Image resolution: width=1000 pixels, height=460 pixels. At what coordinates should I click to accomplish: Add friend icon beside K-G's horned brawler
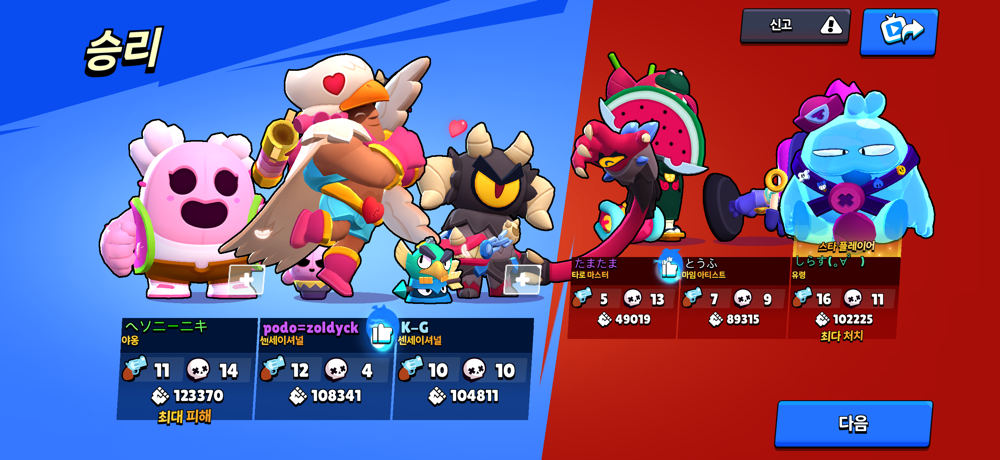tap(522, 279)
